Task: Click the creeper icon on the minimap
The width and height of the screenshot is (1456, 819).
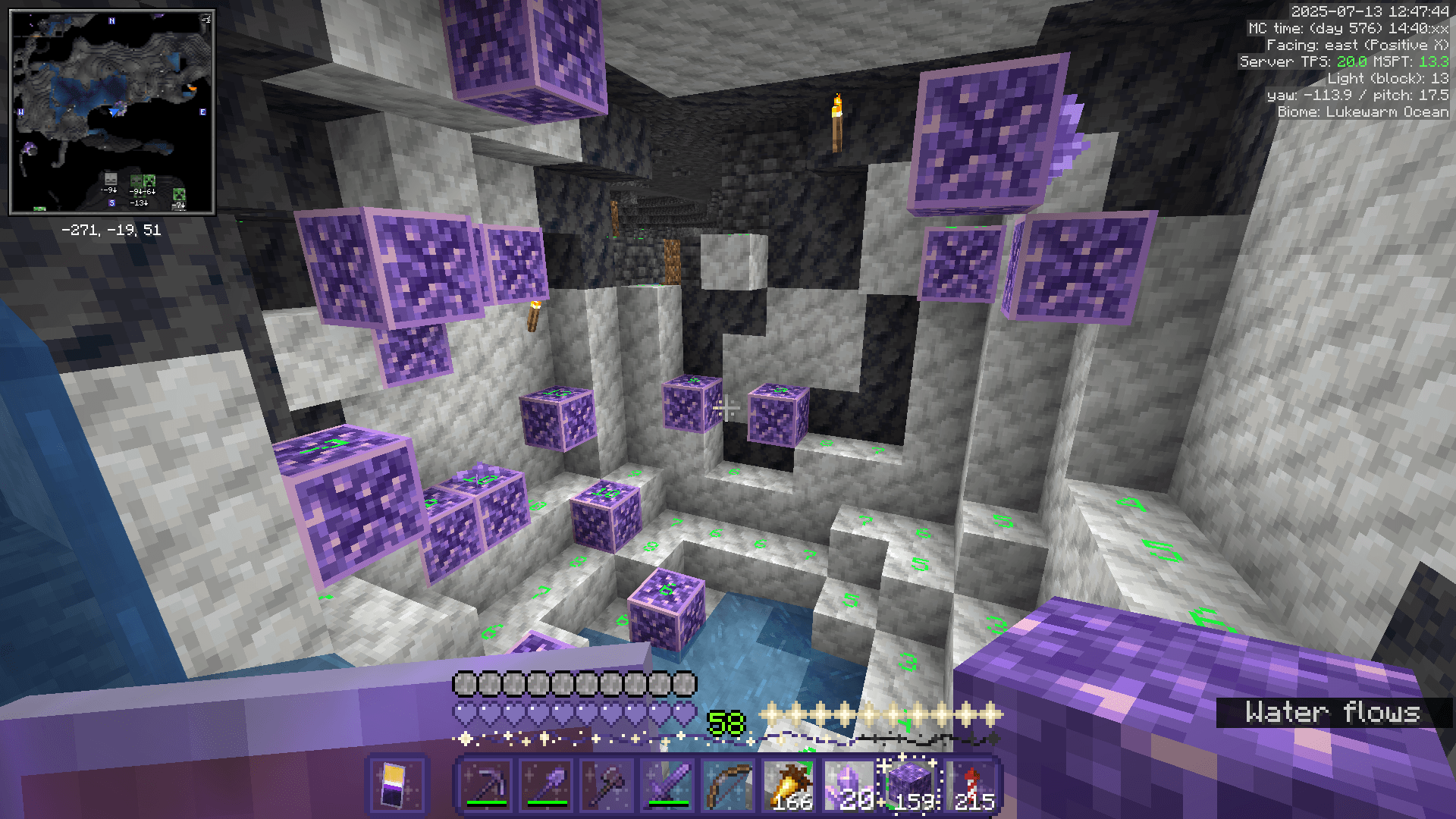Action: pyautogui.click(x=148, y=180)
